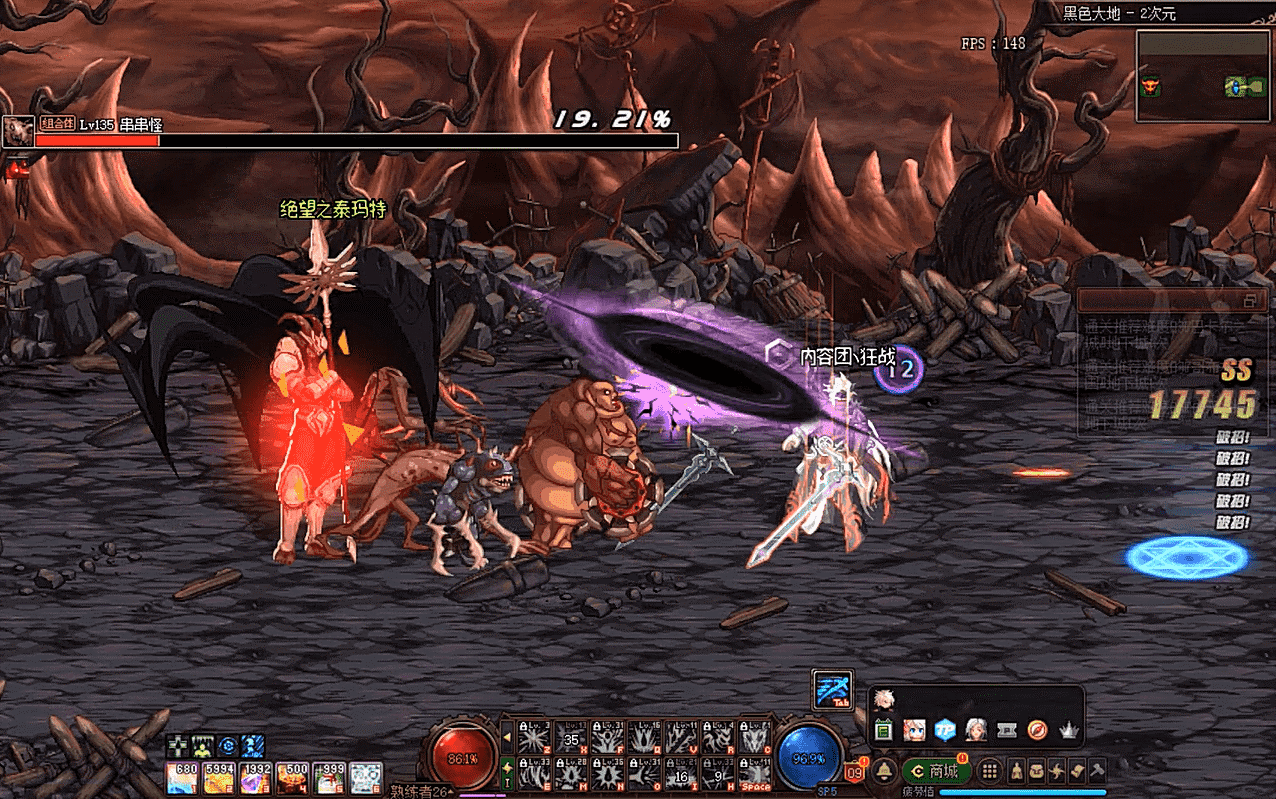The width and height of the screenshot is (1276, 799).
Task: Open the inventory bag button
Action: point(1035,771)
